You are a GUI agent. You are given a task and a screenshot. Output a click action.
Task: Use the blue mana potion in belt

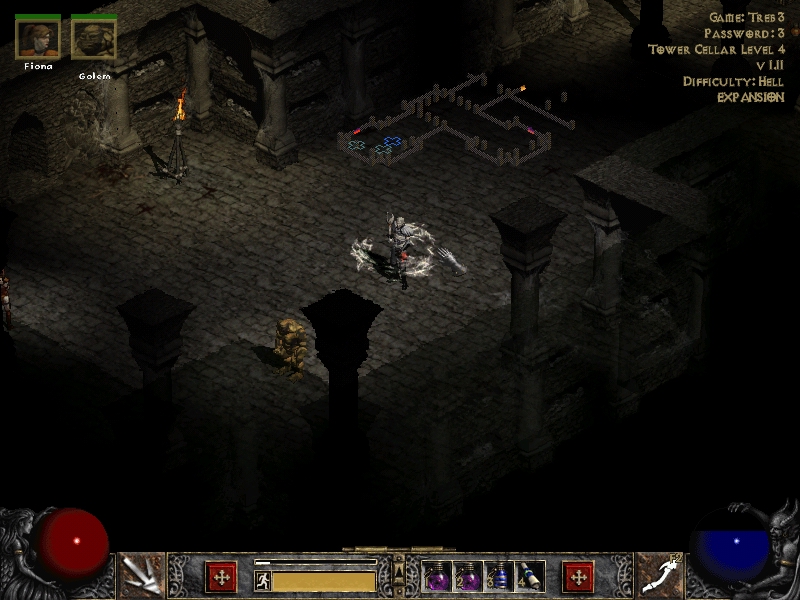[x=499, y=577]
